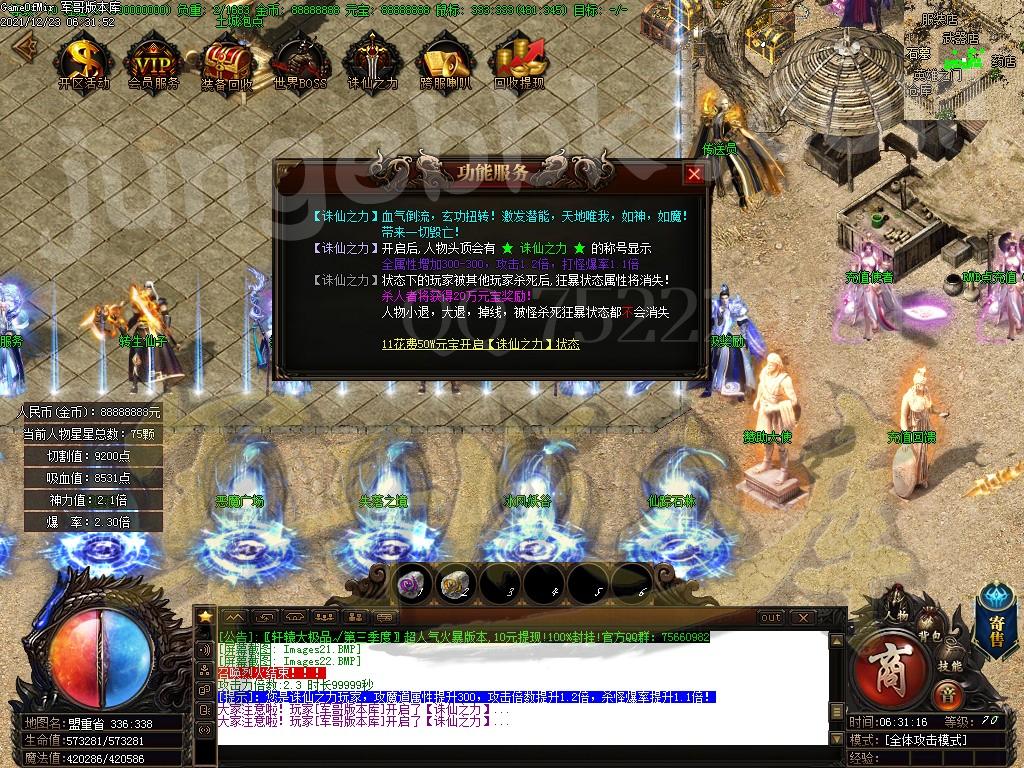Click the star button beside chat
The width and height of the screenshot is (1024, 768).
coord(205,617)
